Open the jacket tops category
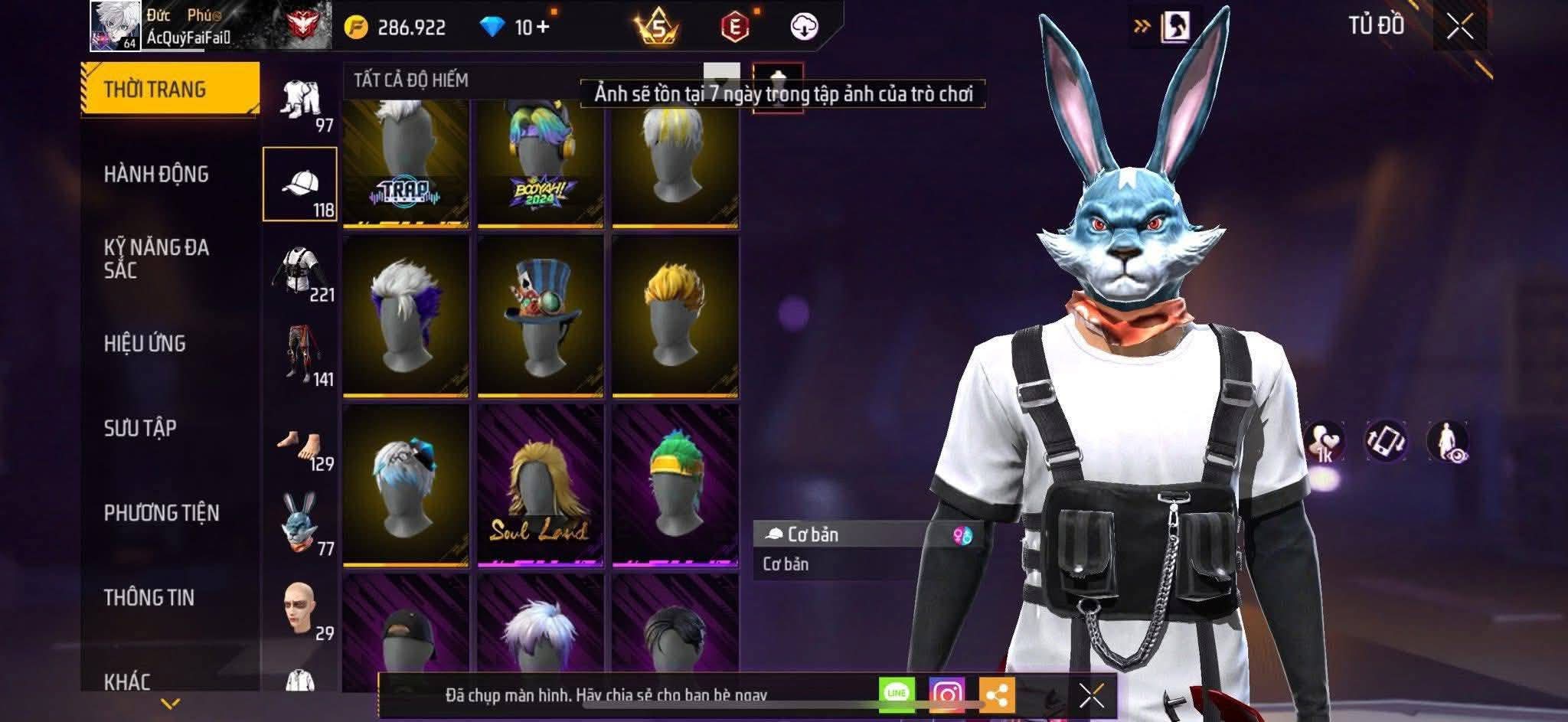The width and height of the screenshot is (1568, 722). coord(302,270)
